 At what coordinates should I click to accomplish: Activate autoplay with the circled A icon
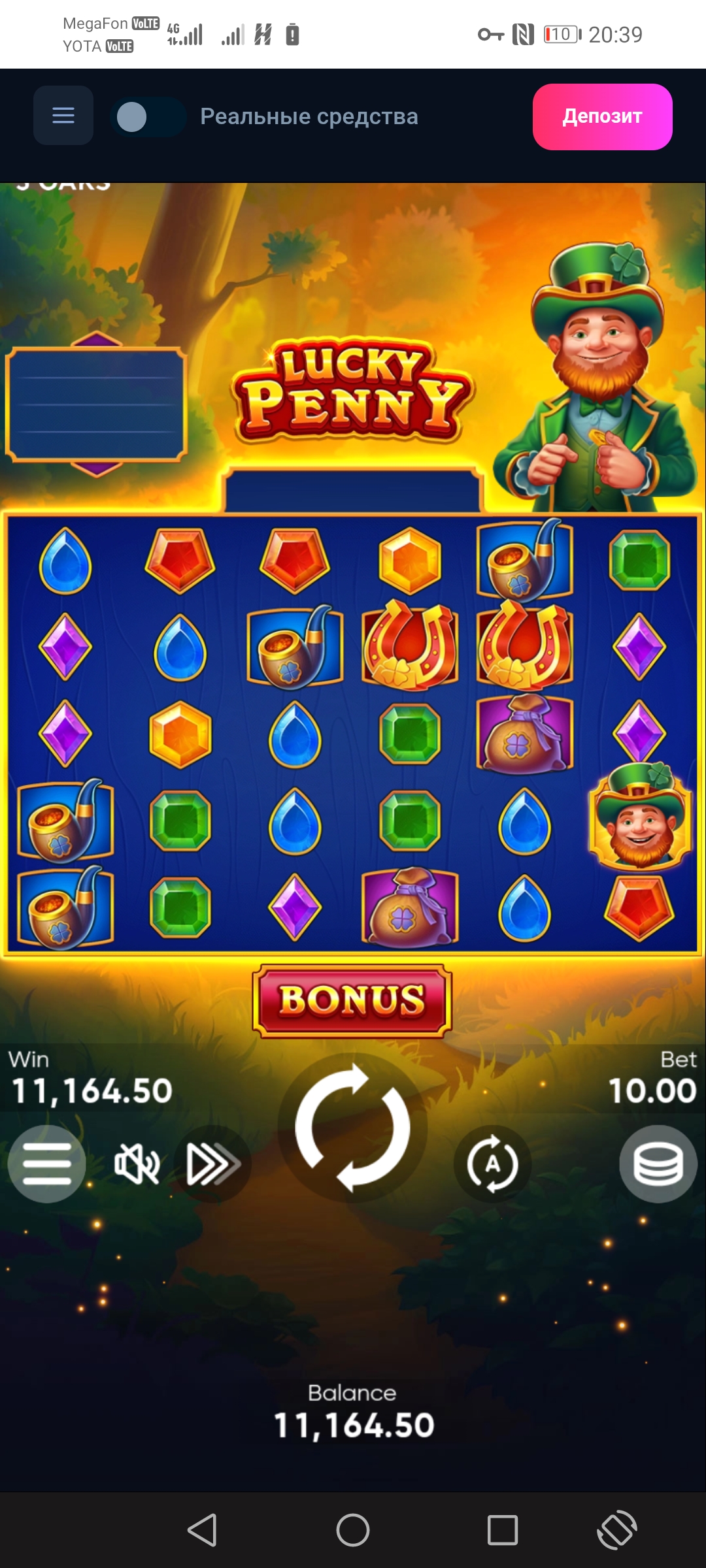(x=493, y=1164)
